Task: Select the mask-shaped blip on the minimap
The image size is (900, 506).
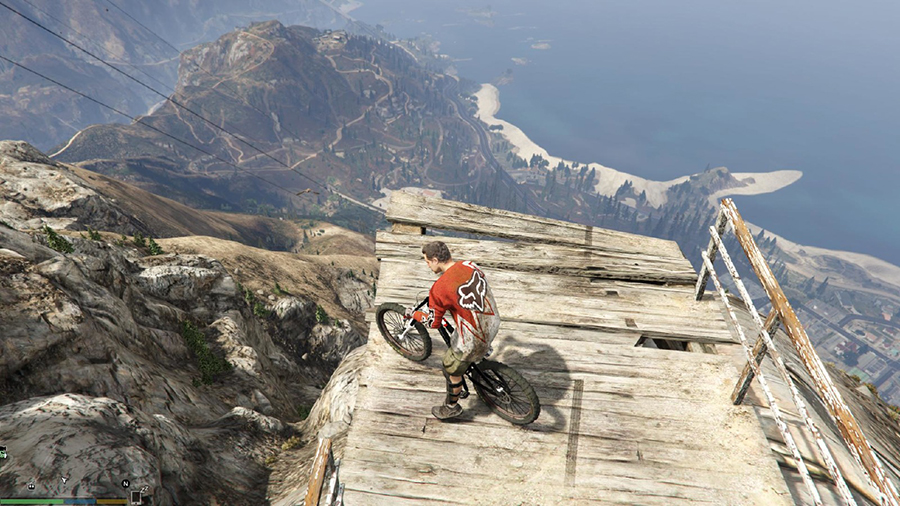Action: click(x=31, y=485)
